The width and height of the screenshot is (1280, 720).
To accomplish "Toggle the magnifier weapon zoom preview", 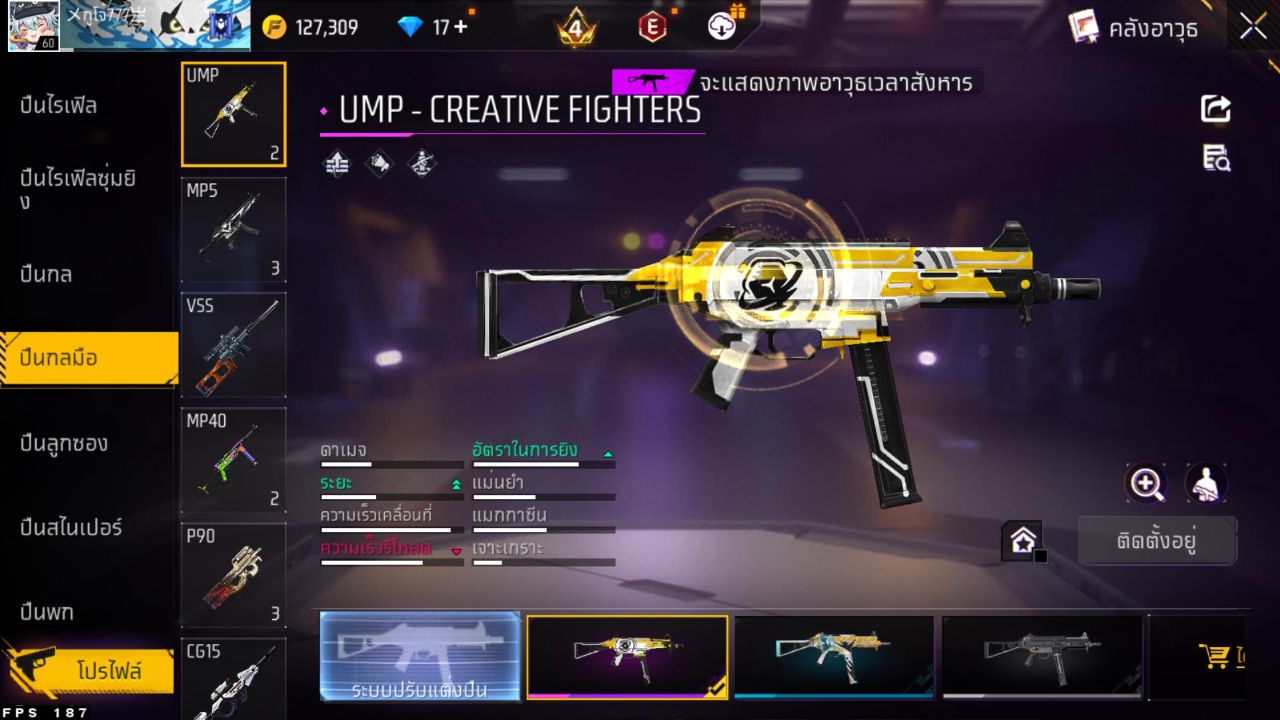I will tap(1146, 484).
